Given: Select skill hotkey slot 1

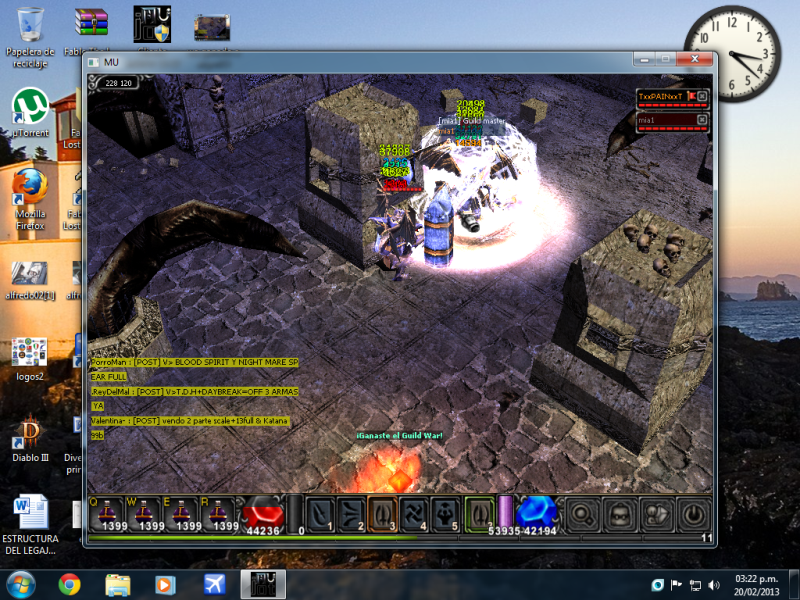Looking at the screenshot, I should pyautogui.click(x=320, y=513).
